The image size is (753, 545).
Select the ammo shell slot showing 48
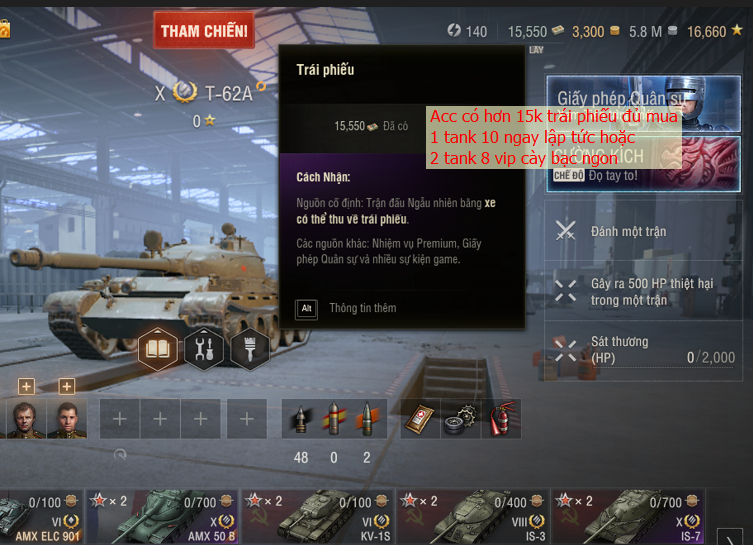point(300,419)
